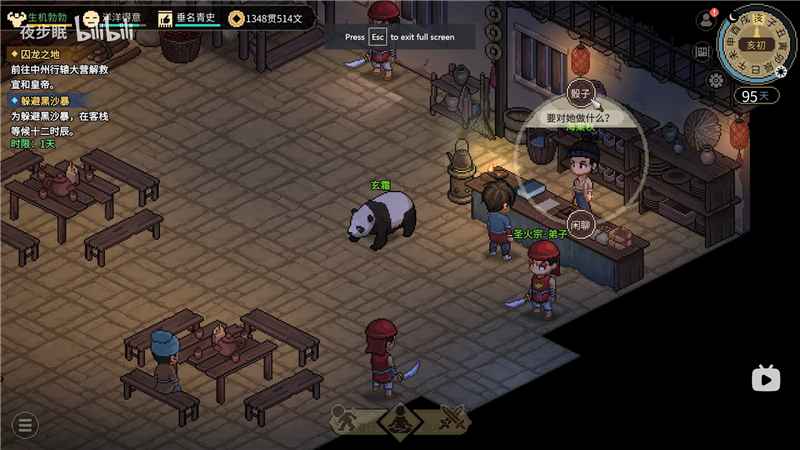The image size is (800, 450).
Task: Open the gear settings icon
Action: [x=716, y=80]
